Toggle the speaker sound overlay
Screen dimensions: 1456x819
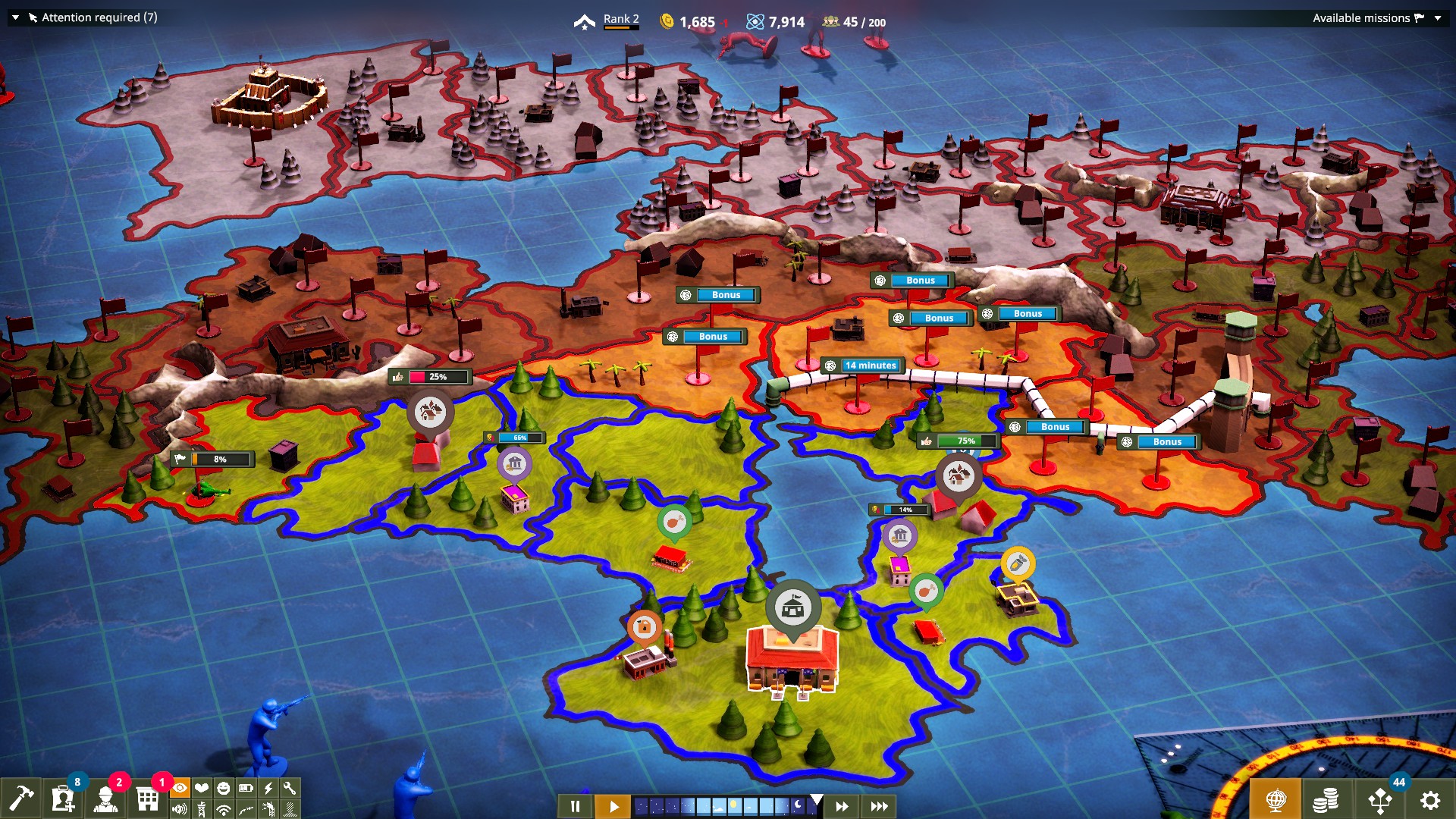point(180,808)
